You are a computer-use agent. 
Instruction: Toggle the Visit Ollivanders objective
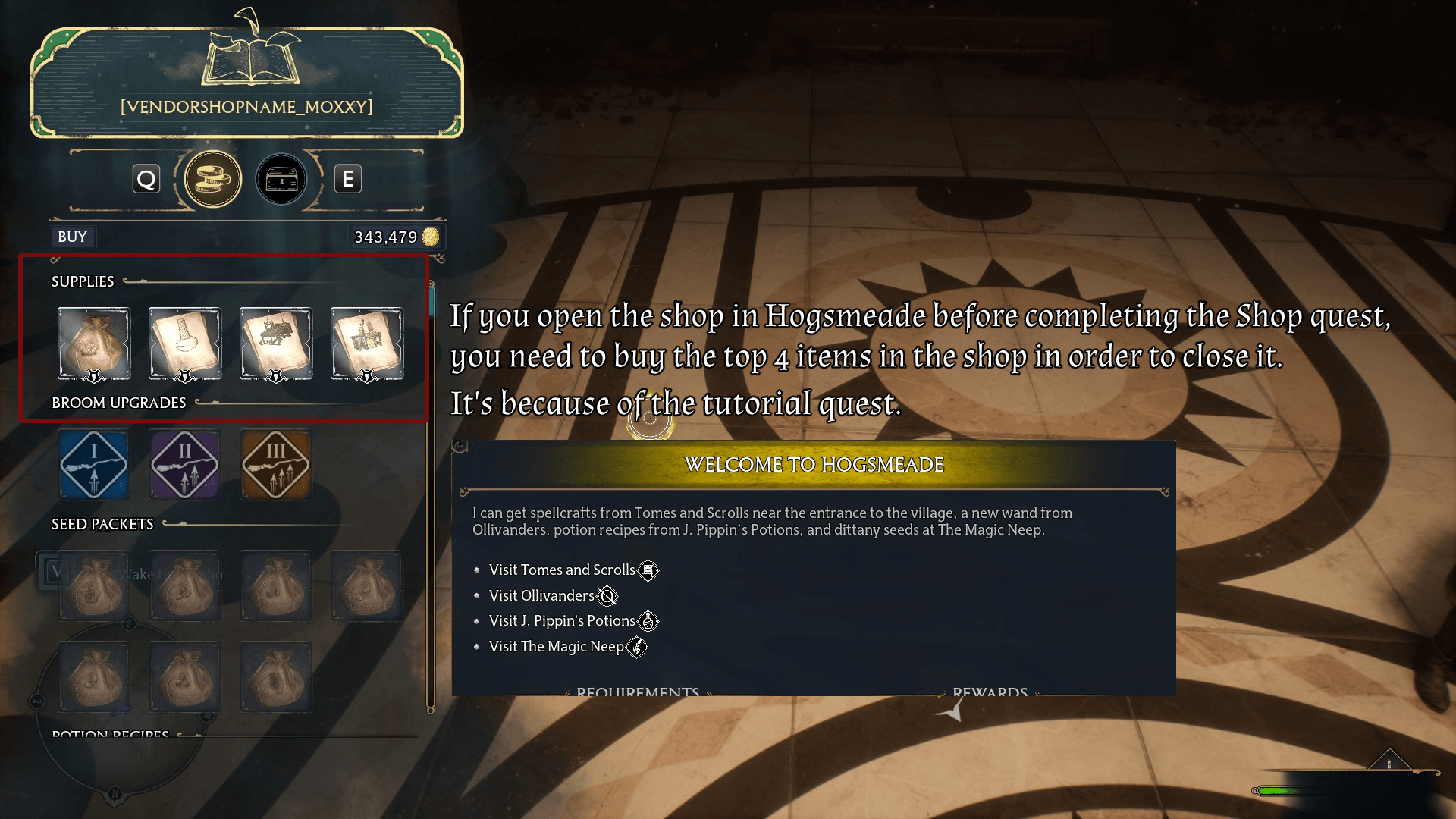[x=543, y=595]
